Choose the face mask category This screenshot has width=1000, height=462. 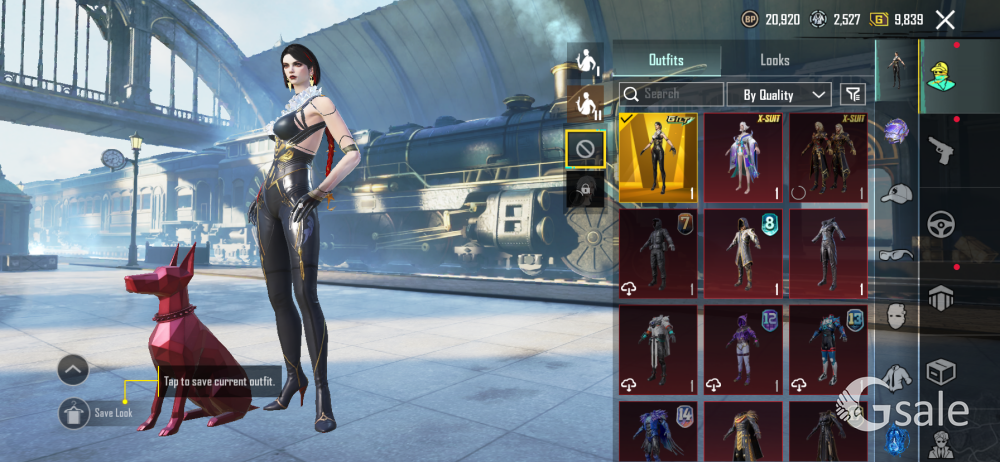point(896,316)
